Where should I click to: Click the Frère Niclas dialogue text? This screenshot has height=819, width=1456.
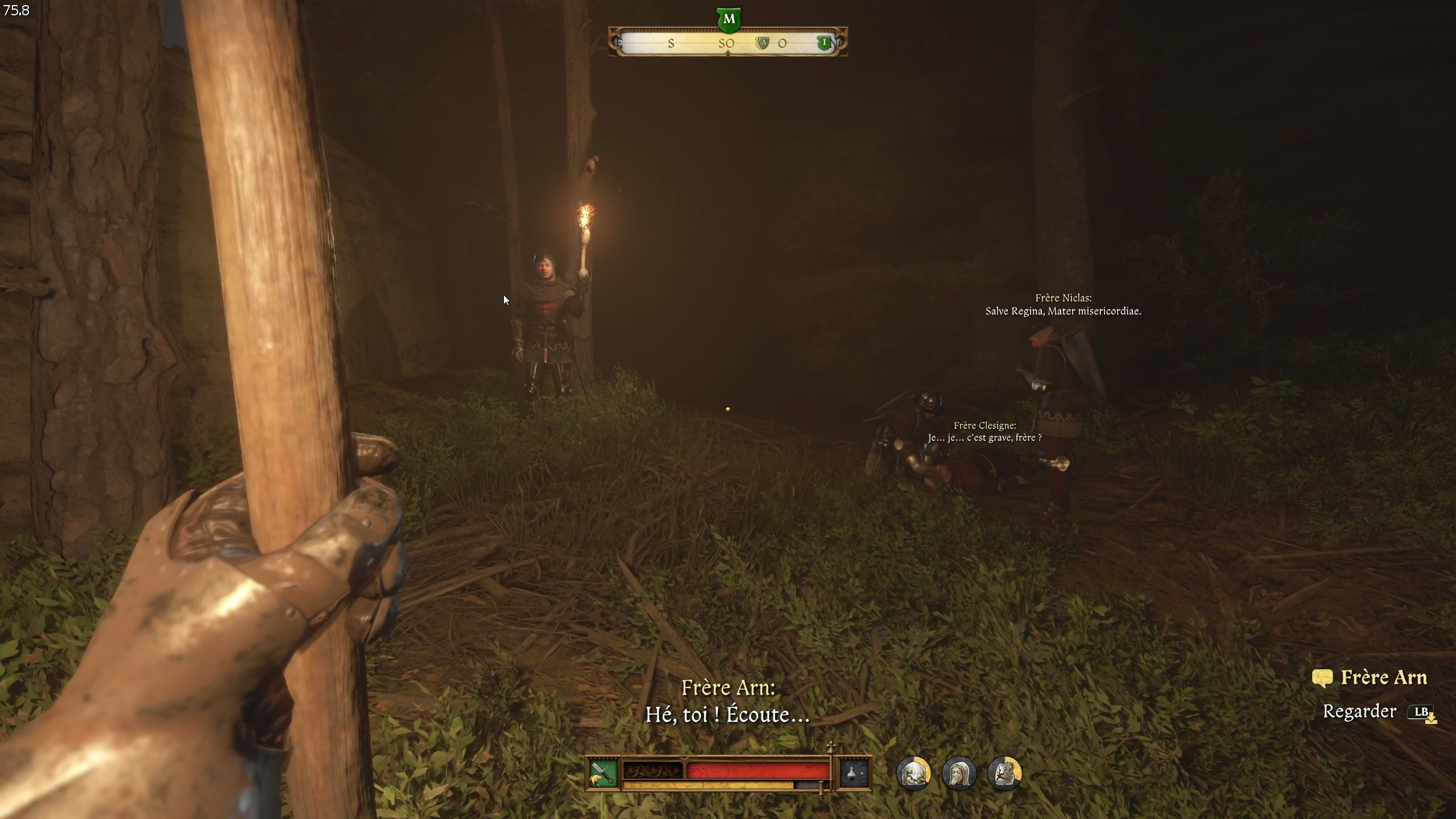pyautogui.click(x=1064, y=305)
